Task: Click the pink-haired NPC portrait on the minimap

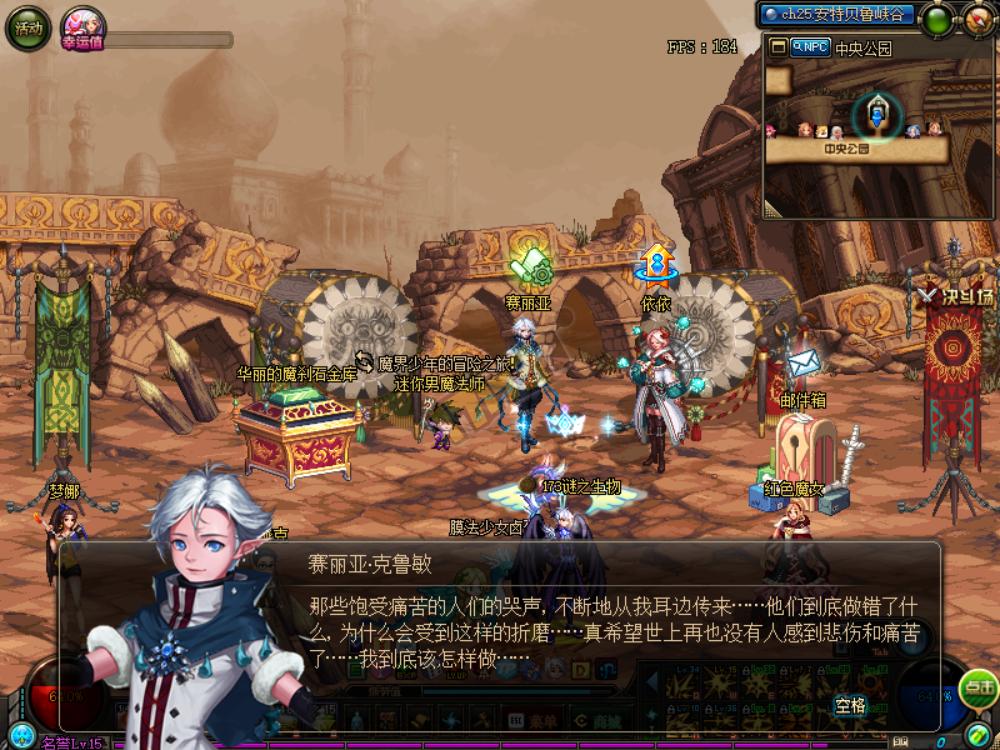Action: 771,130
